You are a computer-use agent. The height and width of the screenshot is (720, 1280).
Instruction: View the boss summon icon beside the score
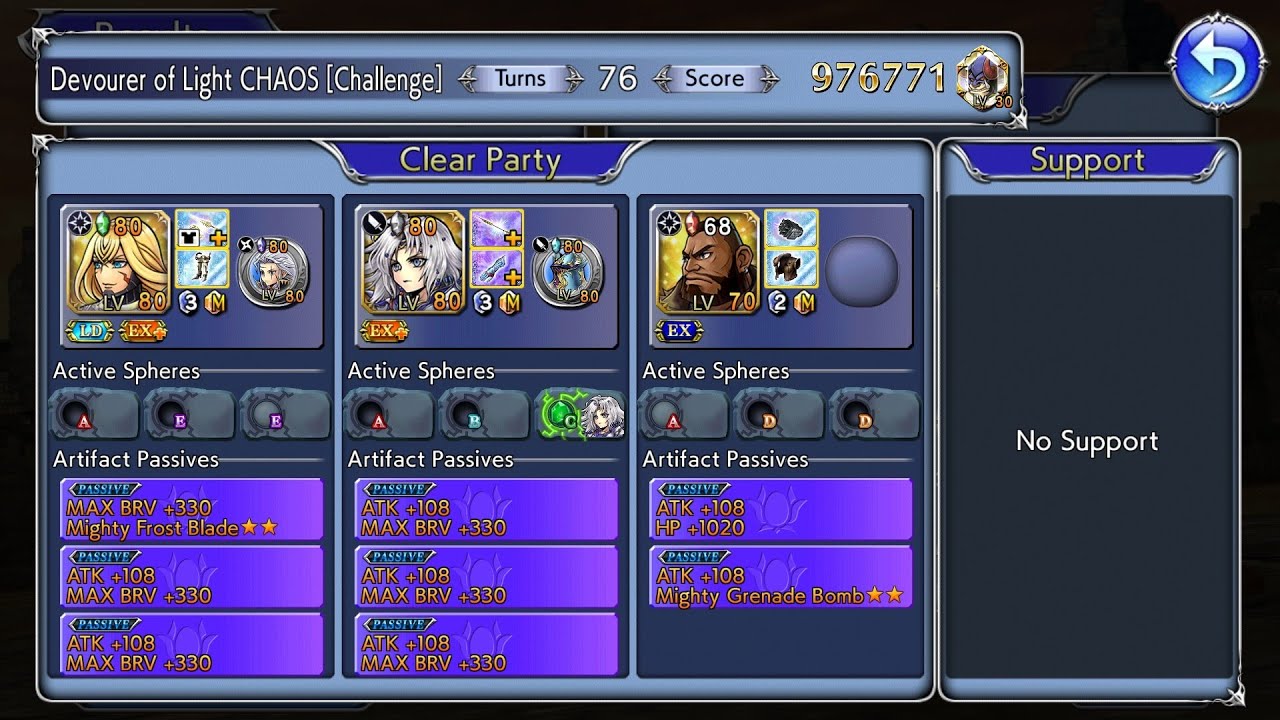(982, 78)
